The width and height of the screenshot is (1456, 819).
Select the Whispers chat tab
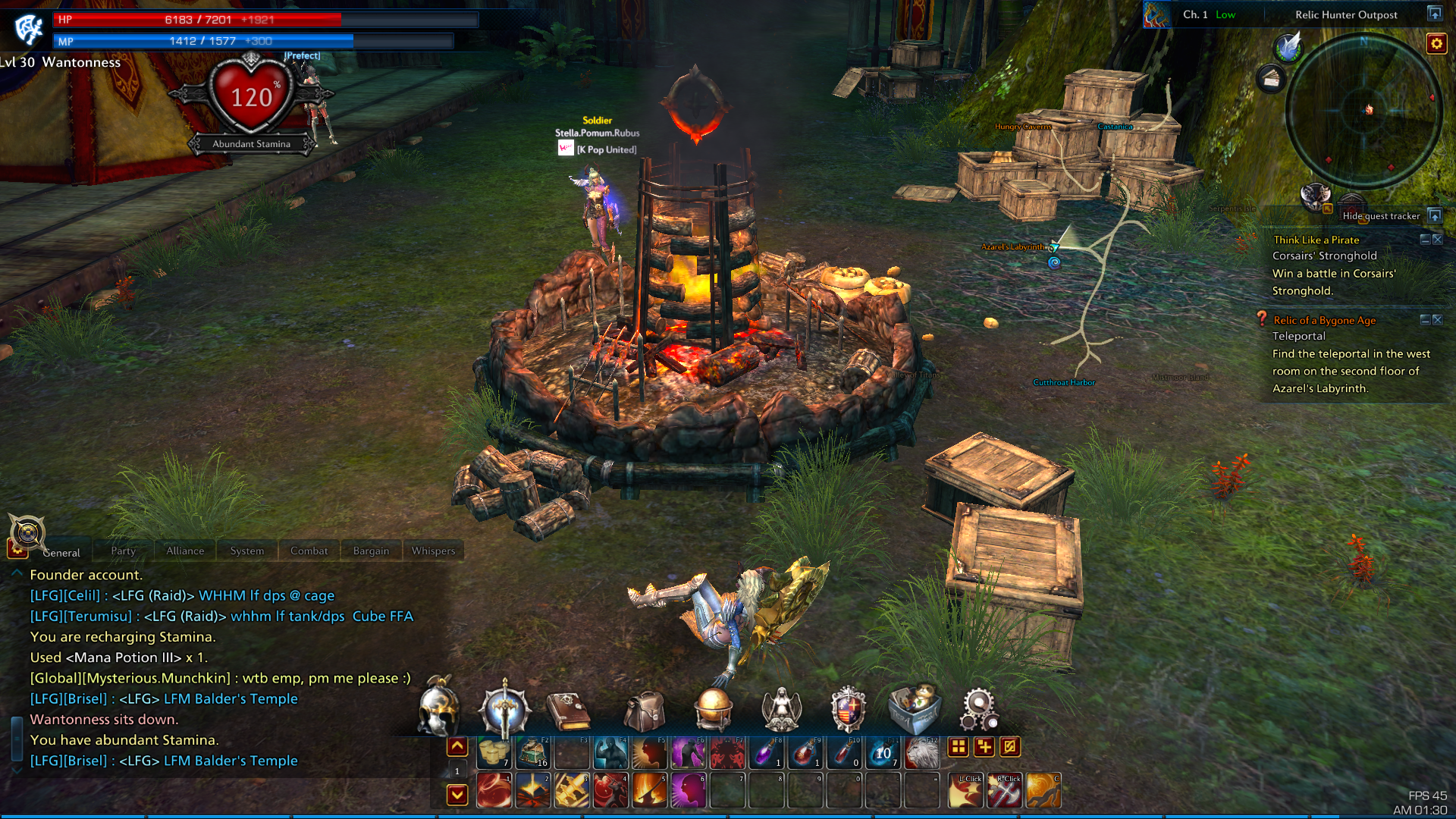click(433, 551)
